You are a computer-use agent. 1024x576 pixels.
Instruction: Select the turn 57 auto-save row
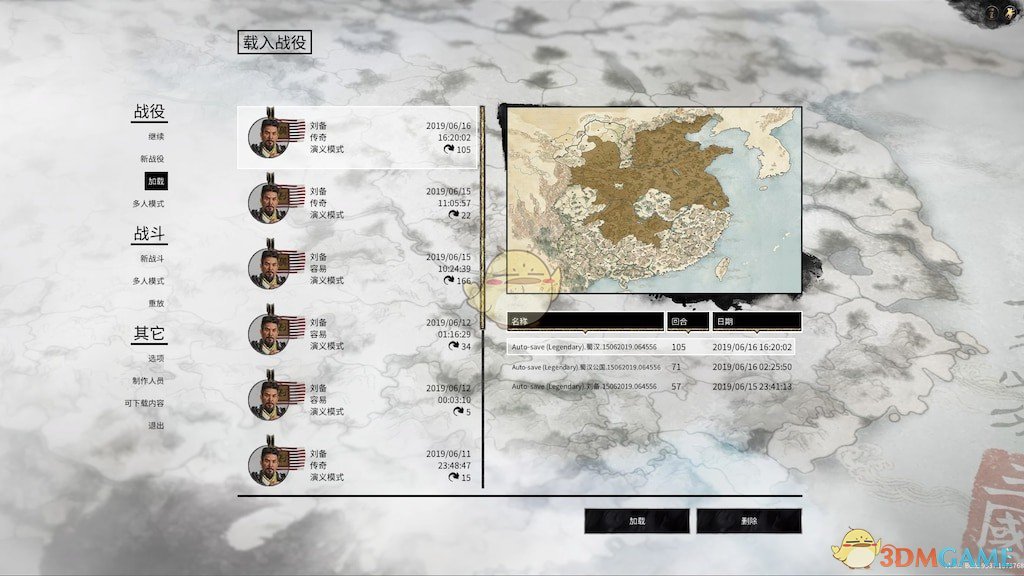[x=652, y=386]
